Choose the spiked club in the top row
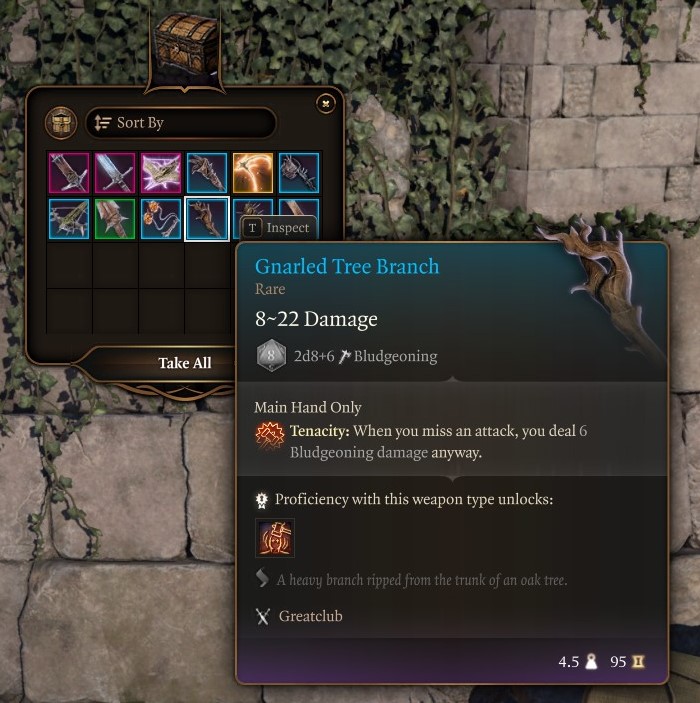The image size is (700, 703). [x=207, y=173]
